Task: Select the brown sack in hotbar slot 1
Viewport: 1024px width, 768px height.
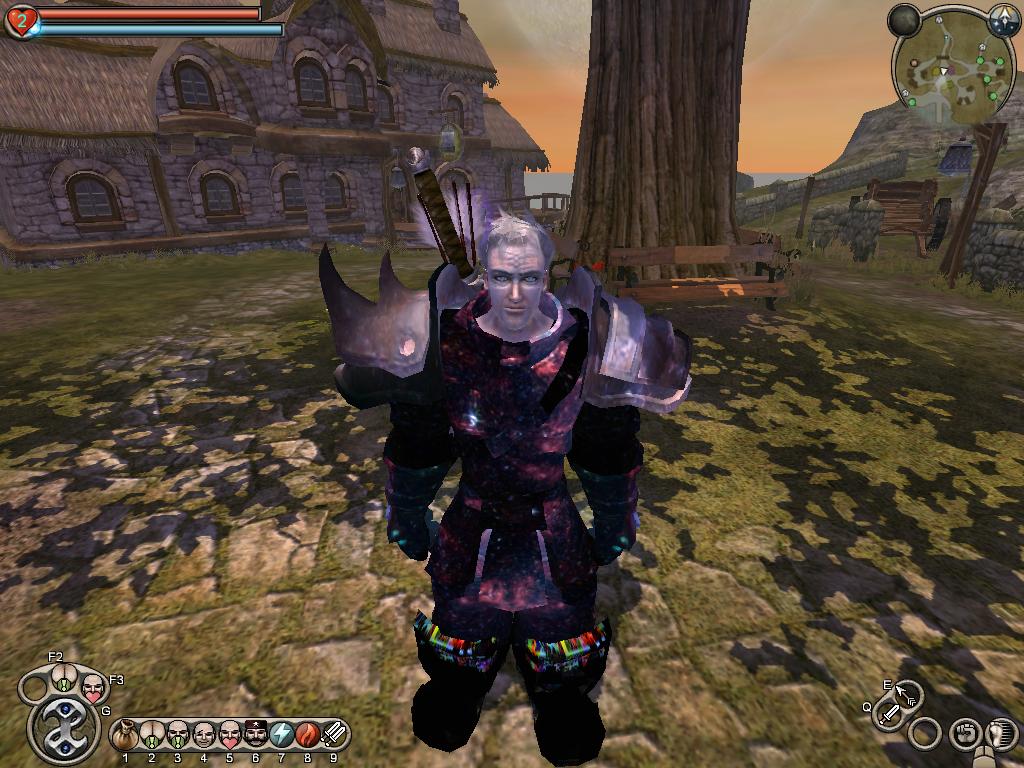Action: pos(126,736)
